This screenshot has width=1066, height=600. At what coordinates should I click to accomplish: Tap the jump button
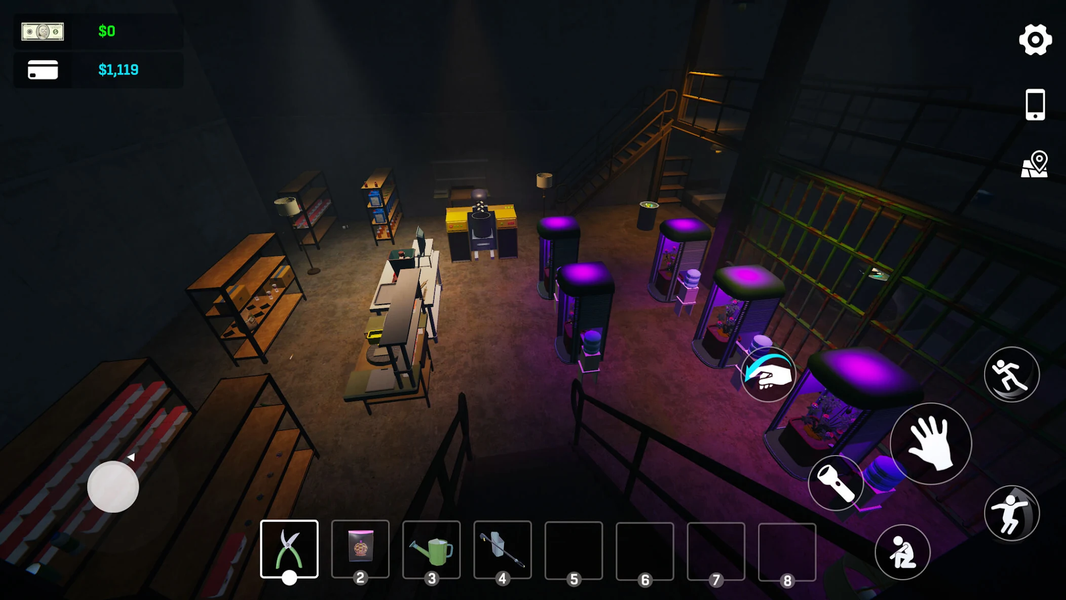[1011, 513]
